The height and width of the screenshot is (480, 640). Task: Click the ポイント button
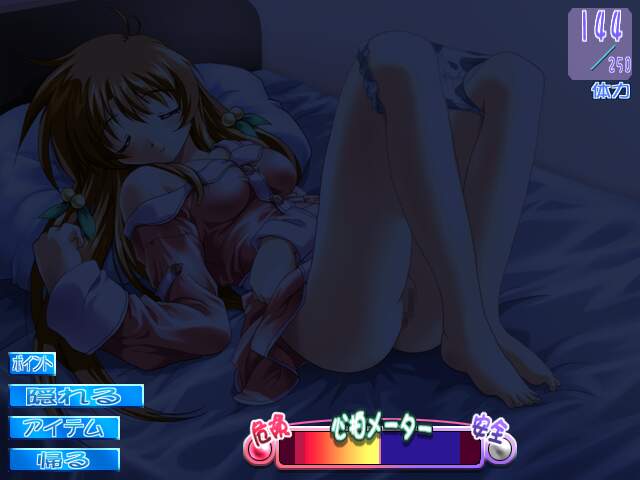[x=33, y=365]
